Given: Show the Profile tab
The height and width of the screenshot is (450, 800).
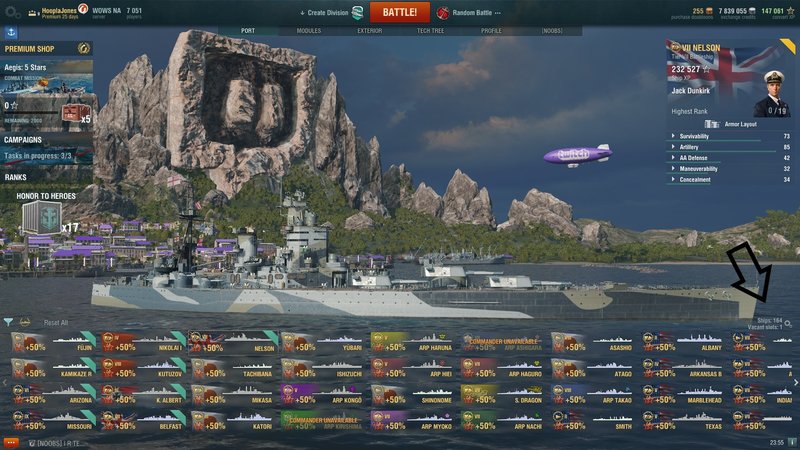Looking at the screenshot, I should coord(491,31).
